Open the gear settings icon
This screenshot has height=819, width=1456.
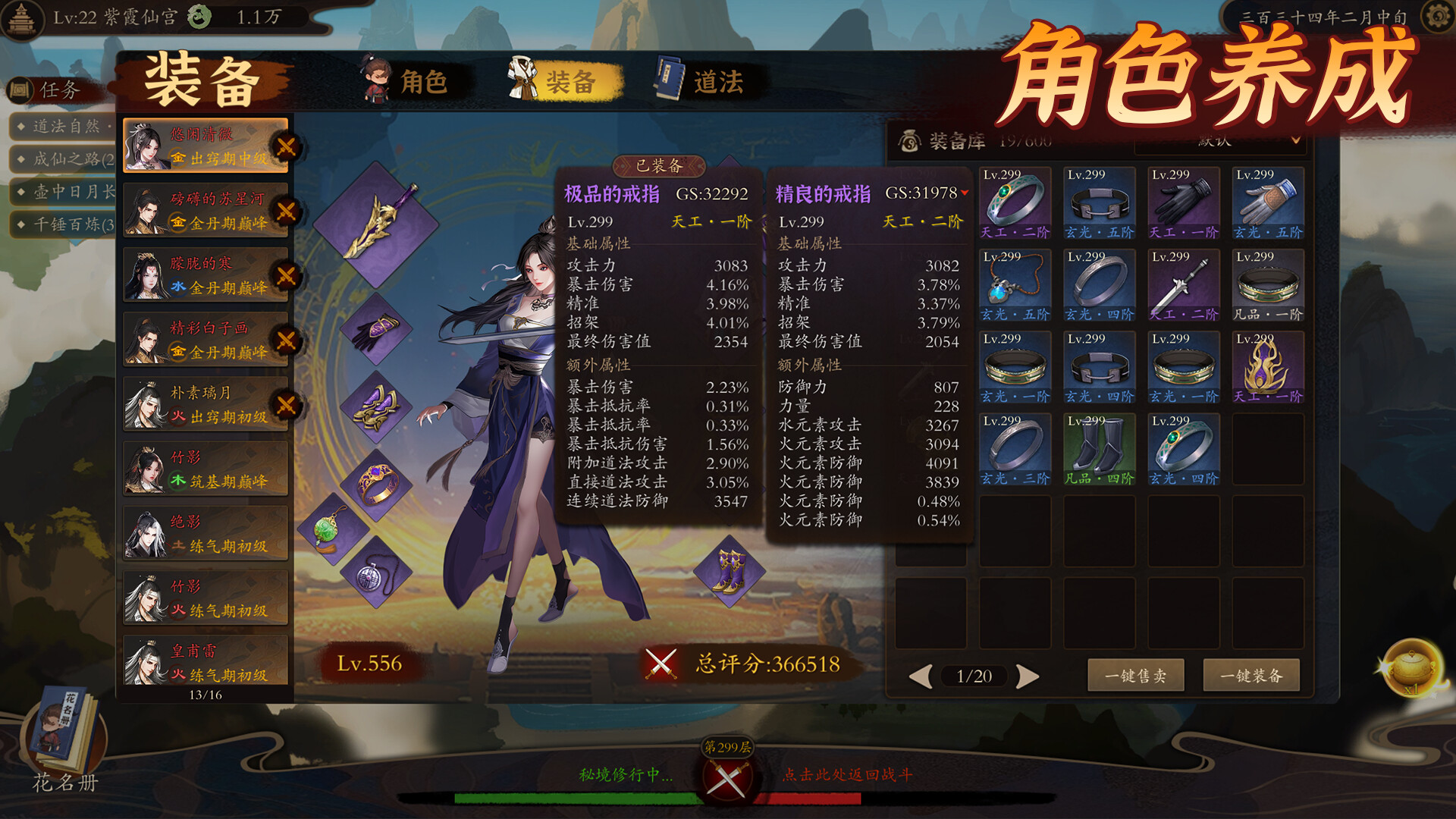(1436, 17)
